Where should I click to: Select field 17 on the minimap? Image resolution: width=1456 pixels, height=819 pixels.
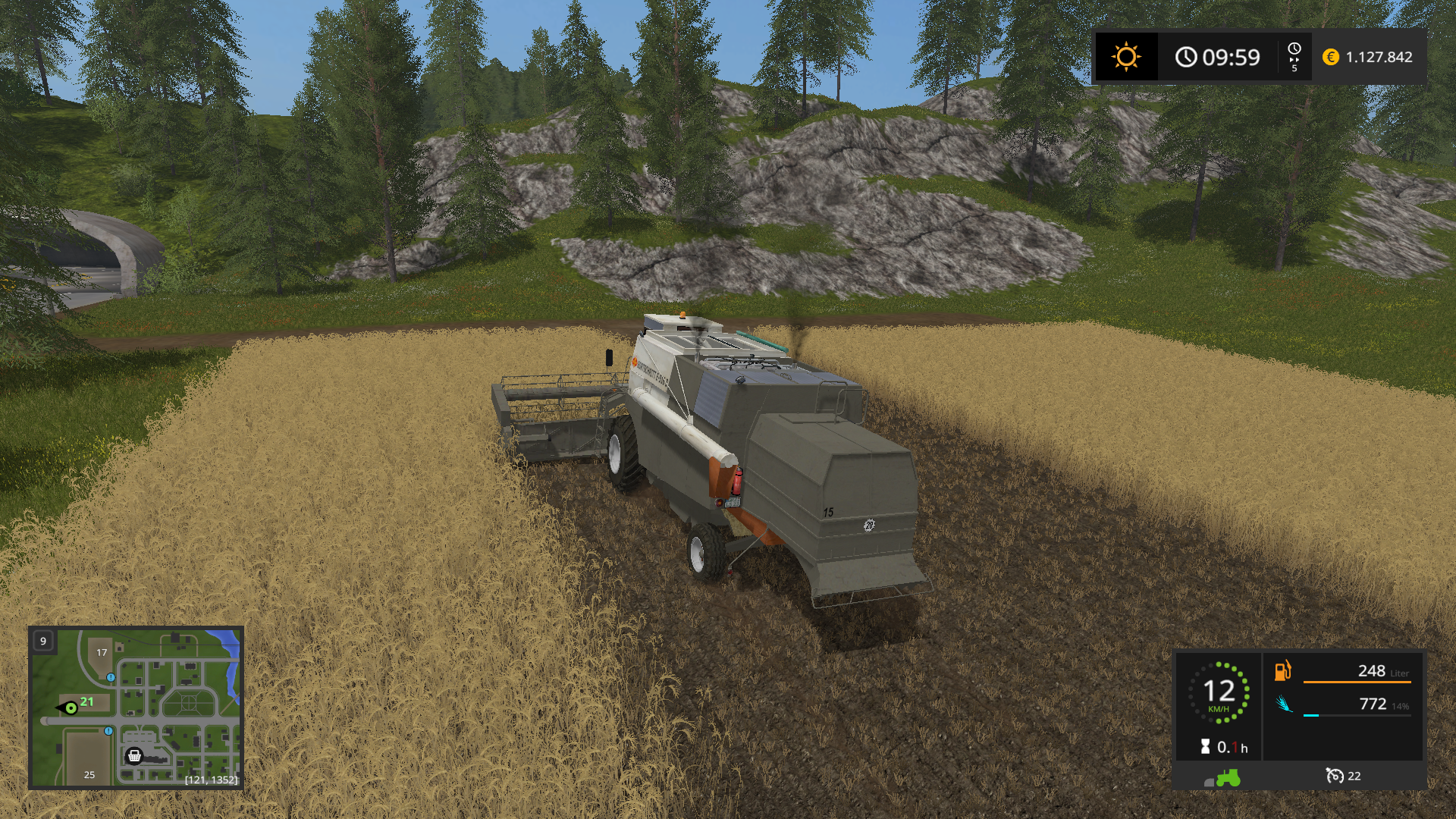point(102,652)
